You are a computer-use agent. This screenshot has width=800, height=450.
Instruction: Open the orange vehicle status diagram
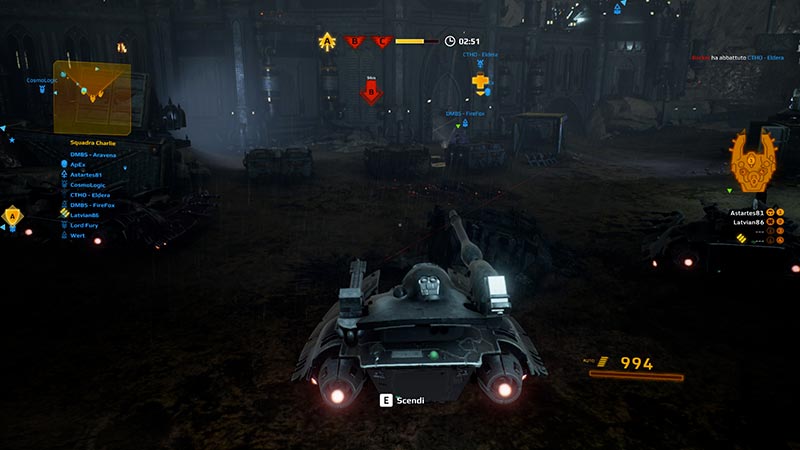click(x=757, y=160)
